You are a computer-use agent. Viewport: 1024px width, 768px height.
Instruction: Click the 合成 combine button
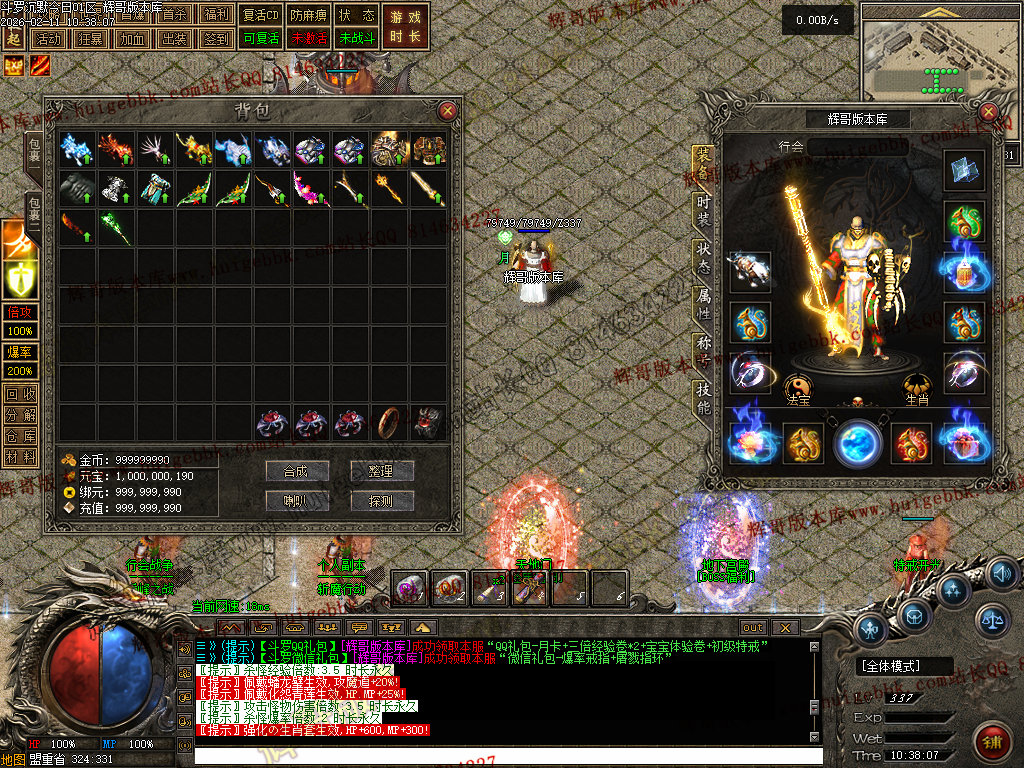pos(297,471)
